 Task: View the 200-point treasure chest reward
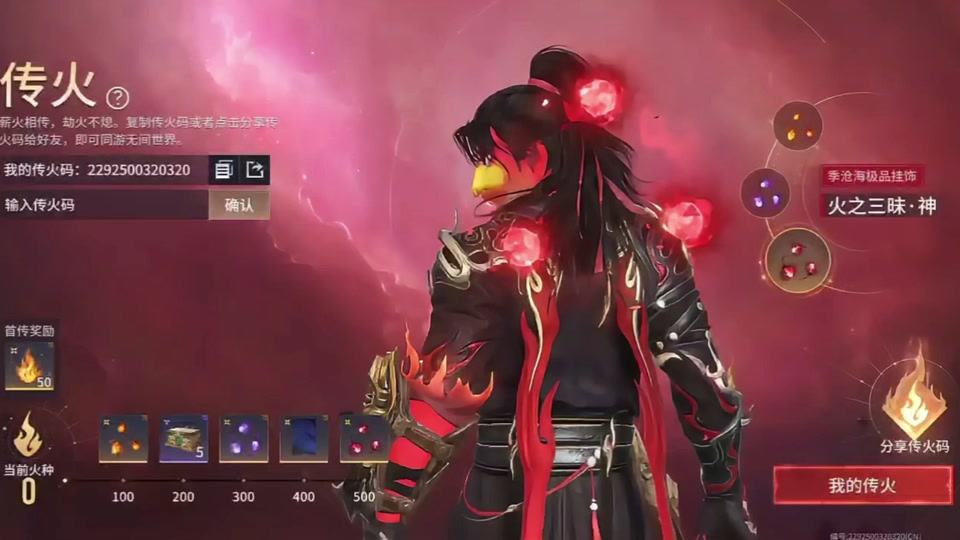tap(184, 439)
